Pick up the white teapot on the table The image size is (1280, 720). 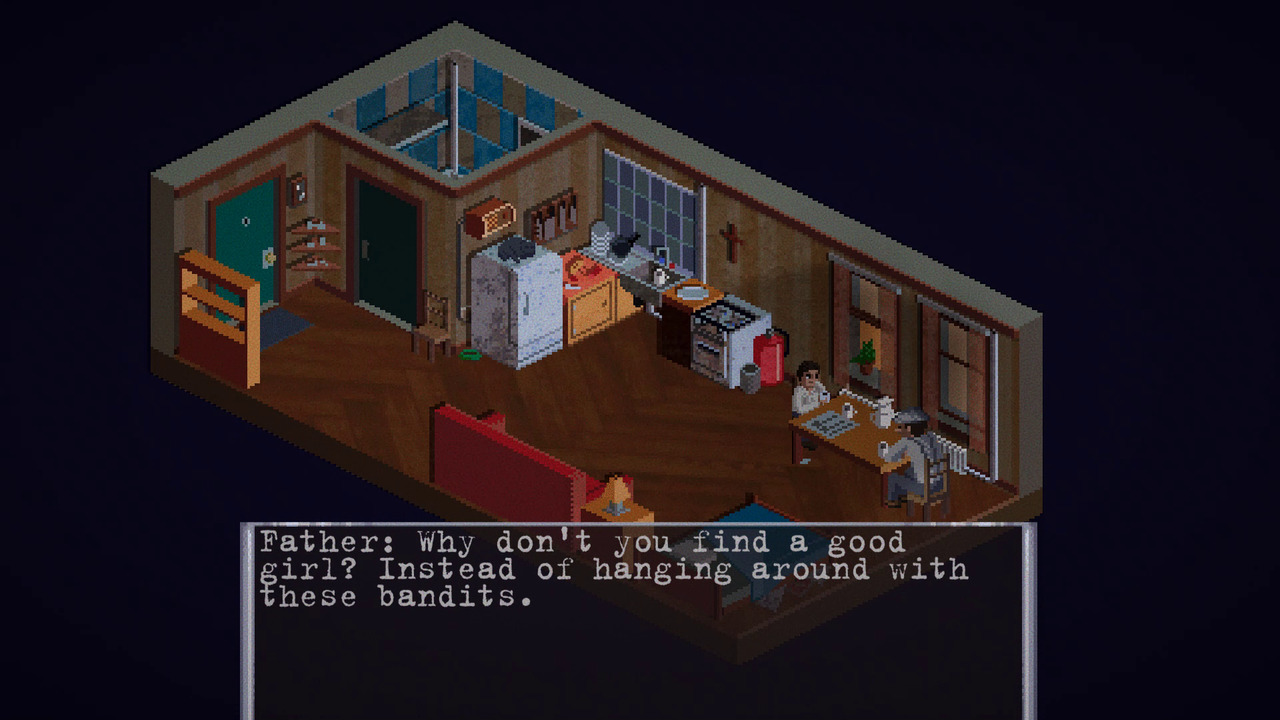point(885,415)
